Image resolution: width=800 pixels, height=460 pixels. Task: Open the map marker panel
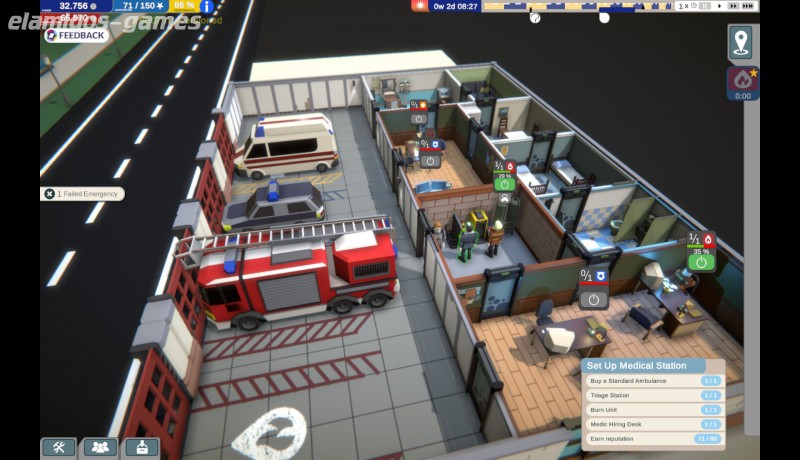740,42
